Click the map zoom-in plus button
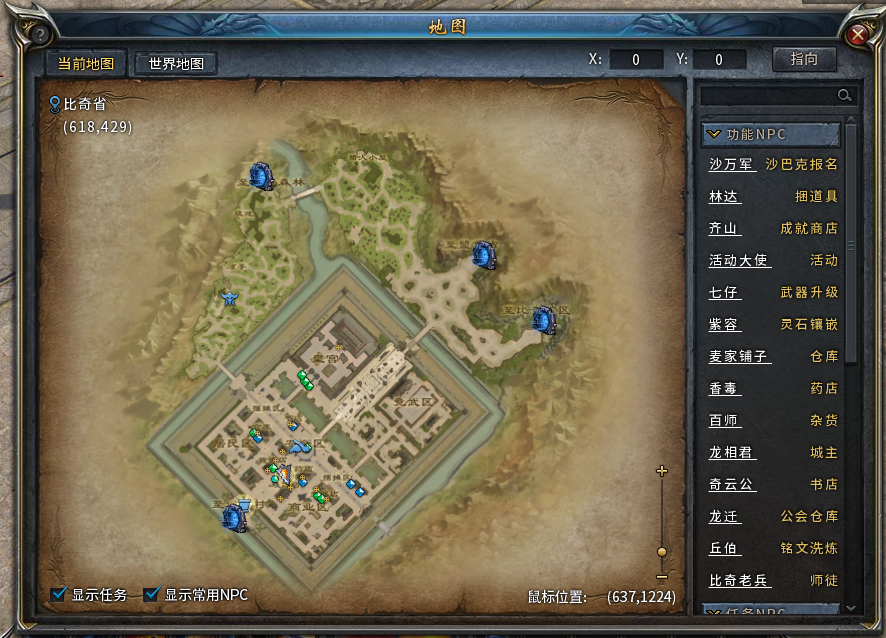 [x=661, y=471]
